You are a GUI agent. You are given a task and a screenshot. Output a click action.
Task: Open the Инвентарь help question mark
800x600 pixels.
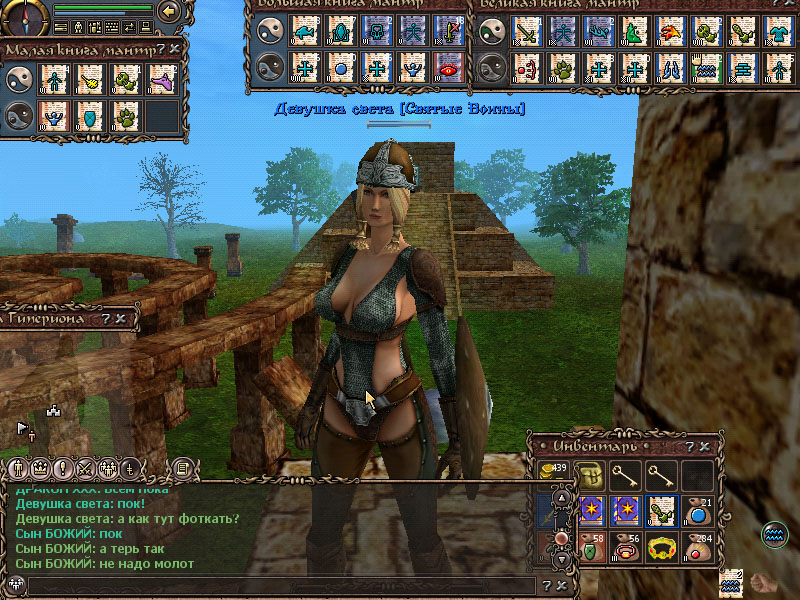pyautogui.click(x=690, y=446)
